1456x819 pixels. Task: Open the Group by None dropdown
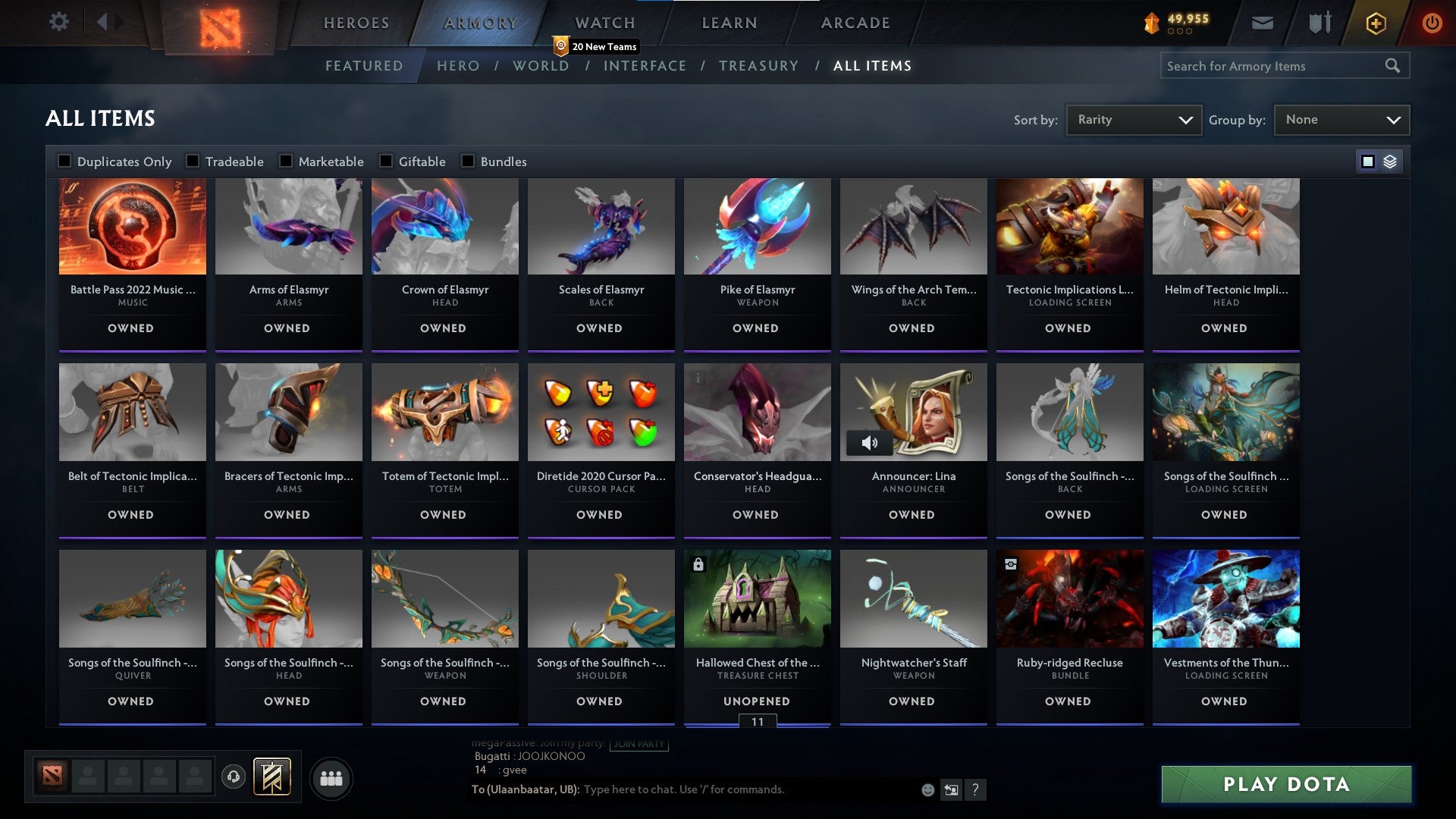click(x=1341, y=119)
